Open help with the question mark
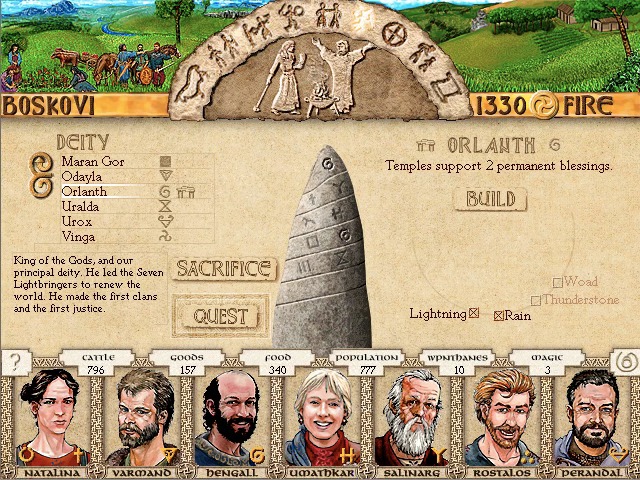This screenshot has width=640, height=480. (x=16, y=362)
